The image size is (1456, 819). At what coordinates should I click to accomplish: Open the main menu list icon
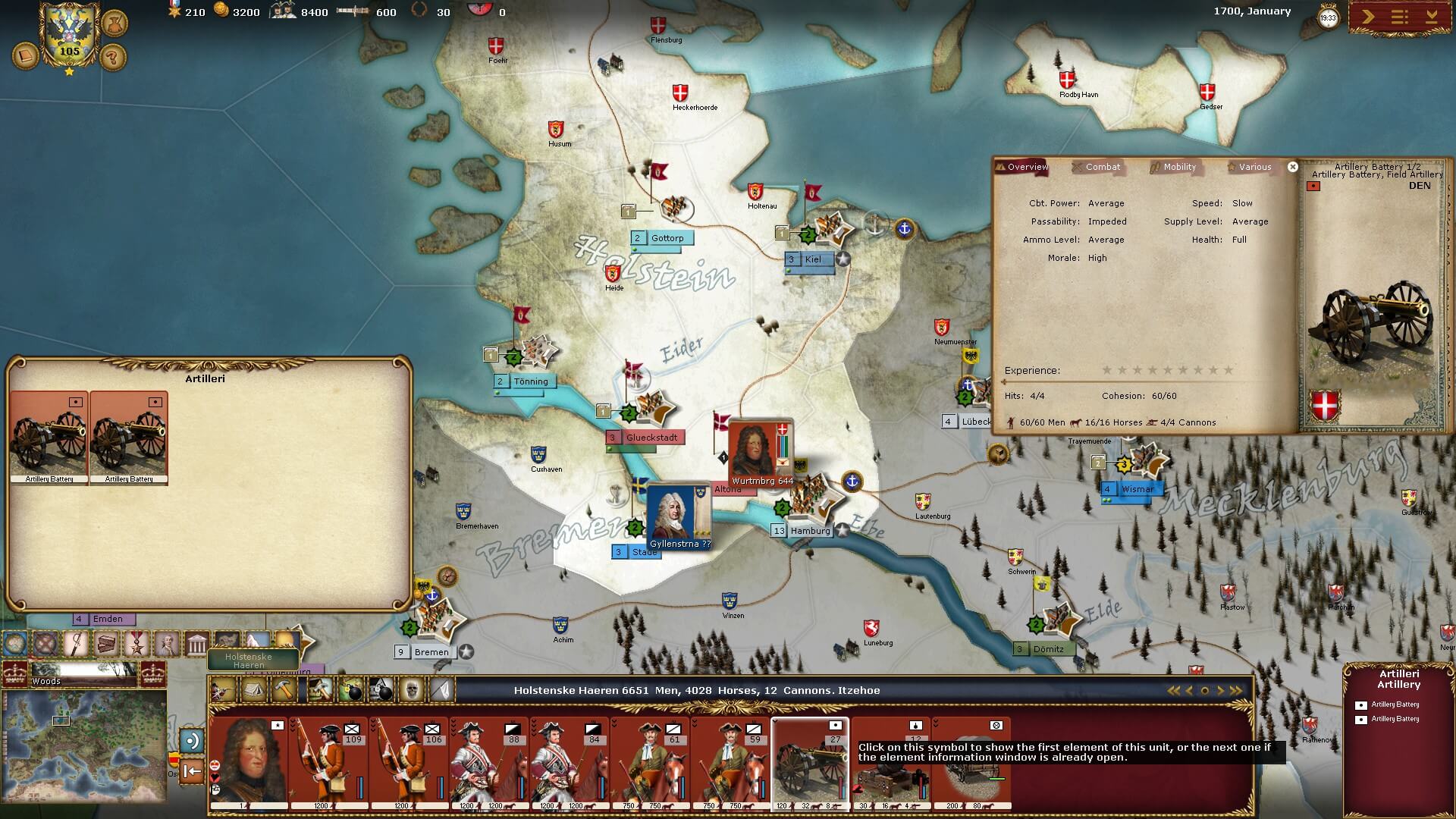1400,17
